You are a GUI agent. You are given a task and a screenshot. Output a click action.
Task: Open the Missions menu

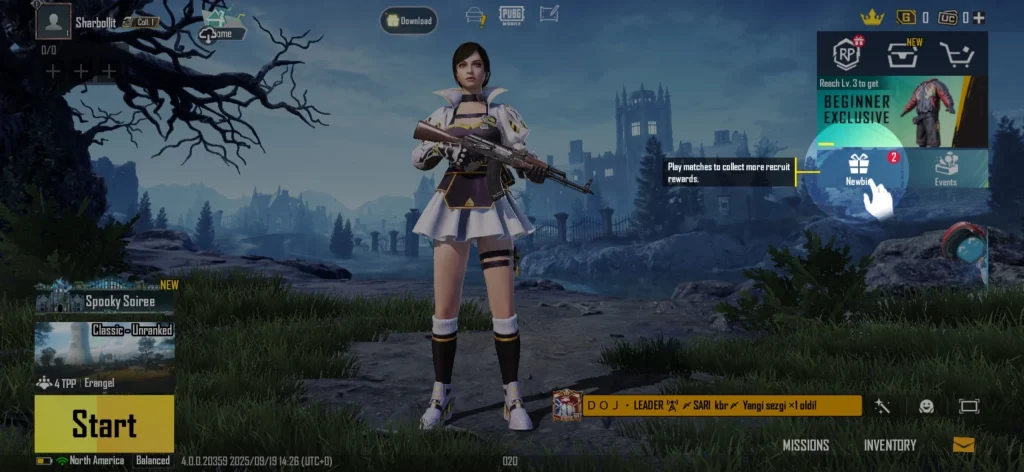pyautogui.click(x=806, y=445)
